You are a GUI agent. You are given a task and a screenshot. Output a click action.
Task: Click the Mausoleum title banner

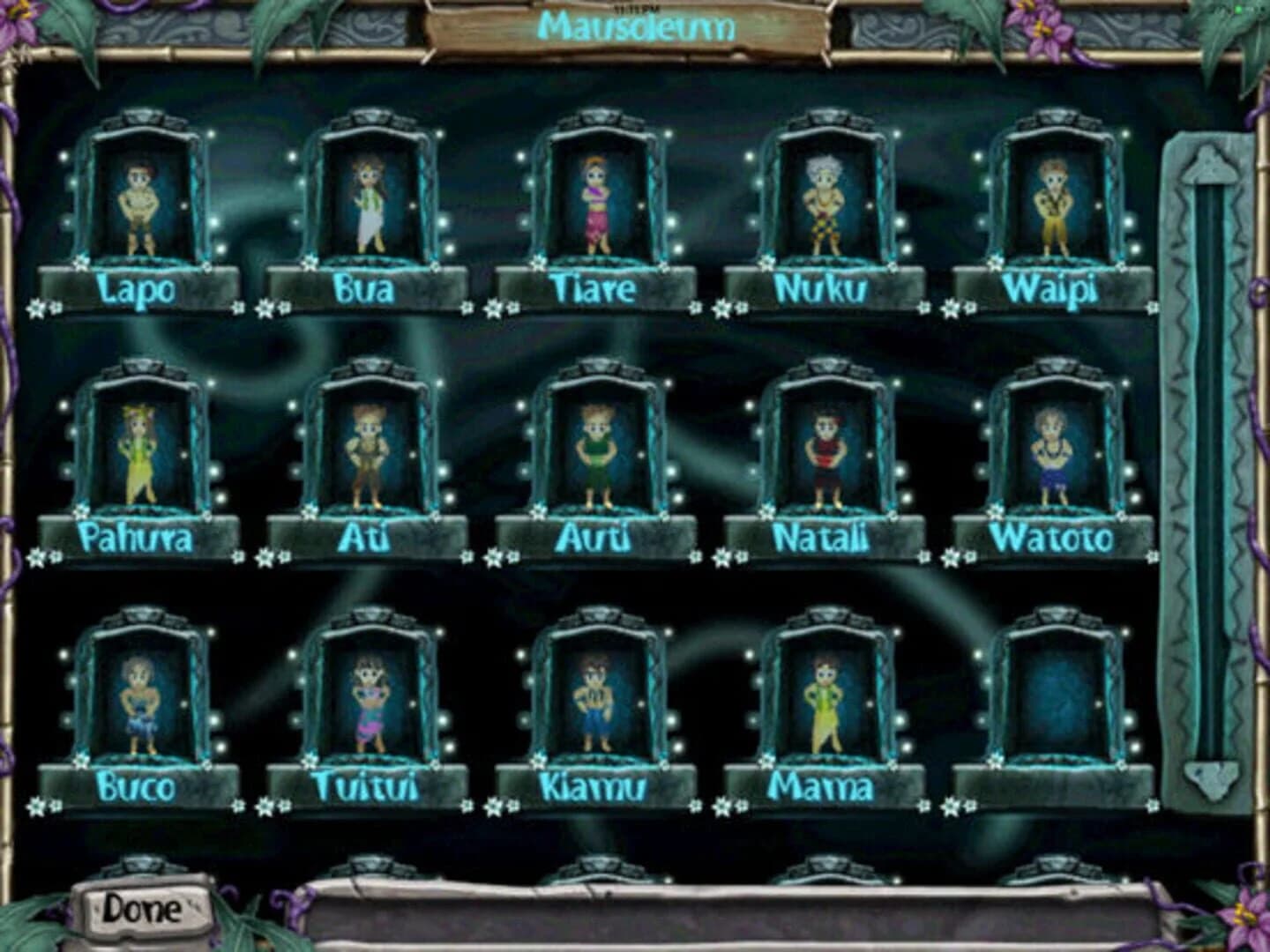coord(637,28)
